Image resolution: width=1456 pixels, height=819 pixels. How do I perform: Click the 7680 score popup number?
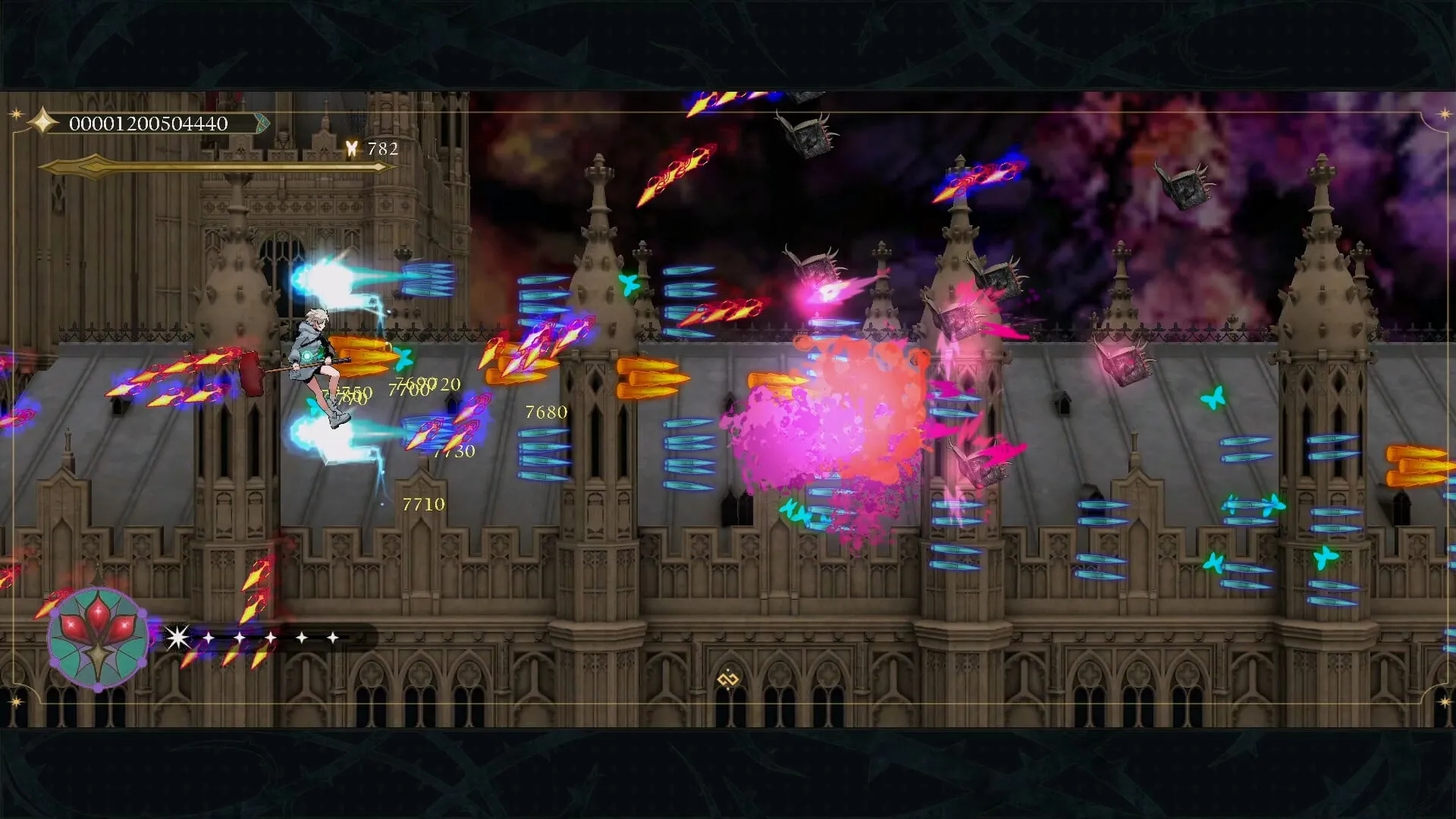543,412
